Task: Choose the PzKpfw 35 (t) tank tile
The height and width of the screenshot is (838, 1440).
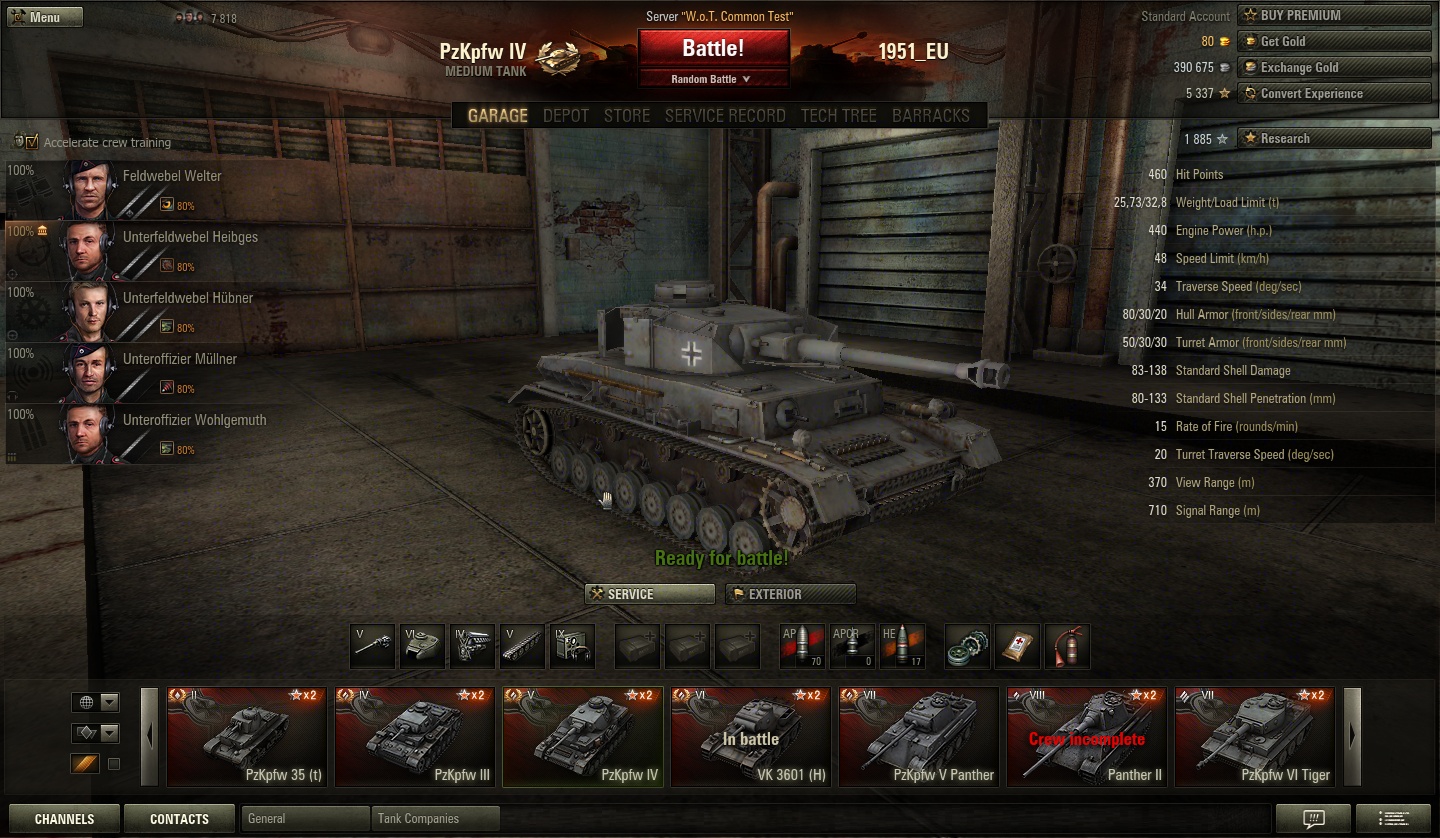Action: click(x=246, y=737)
